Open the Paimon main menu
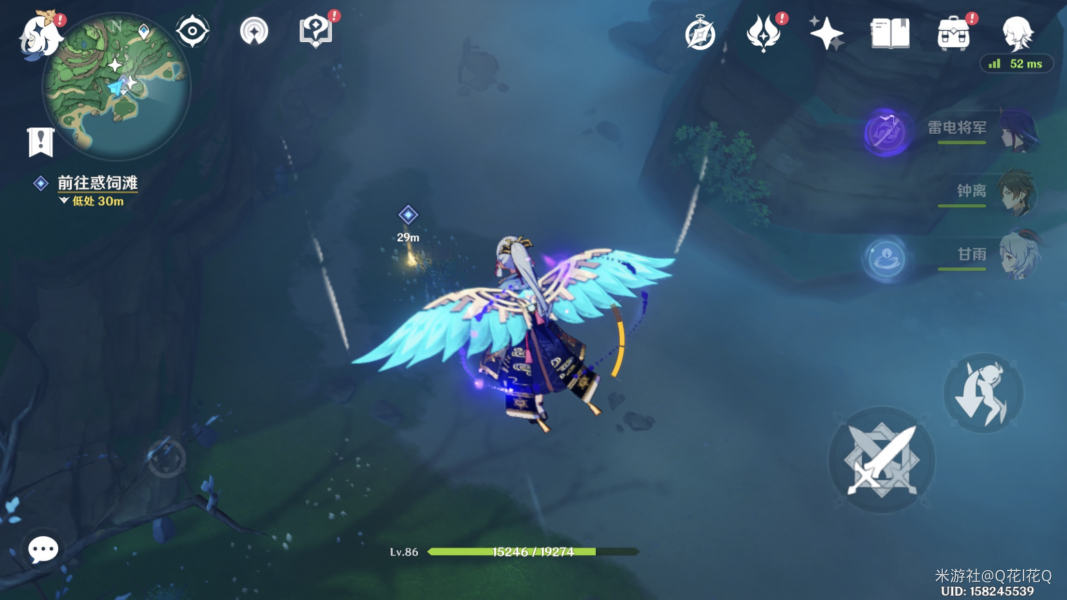 (40, 31)
